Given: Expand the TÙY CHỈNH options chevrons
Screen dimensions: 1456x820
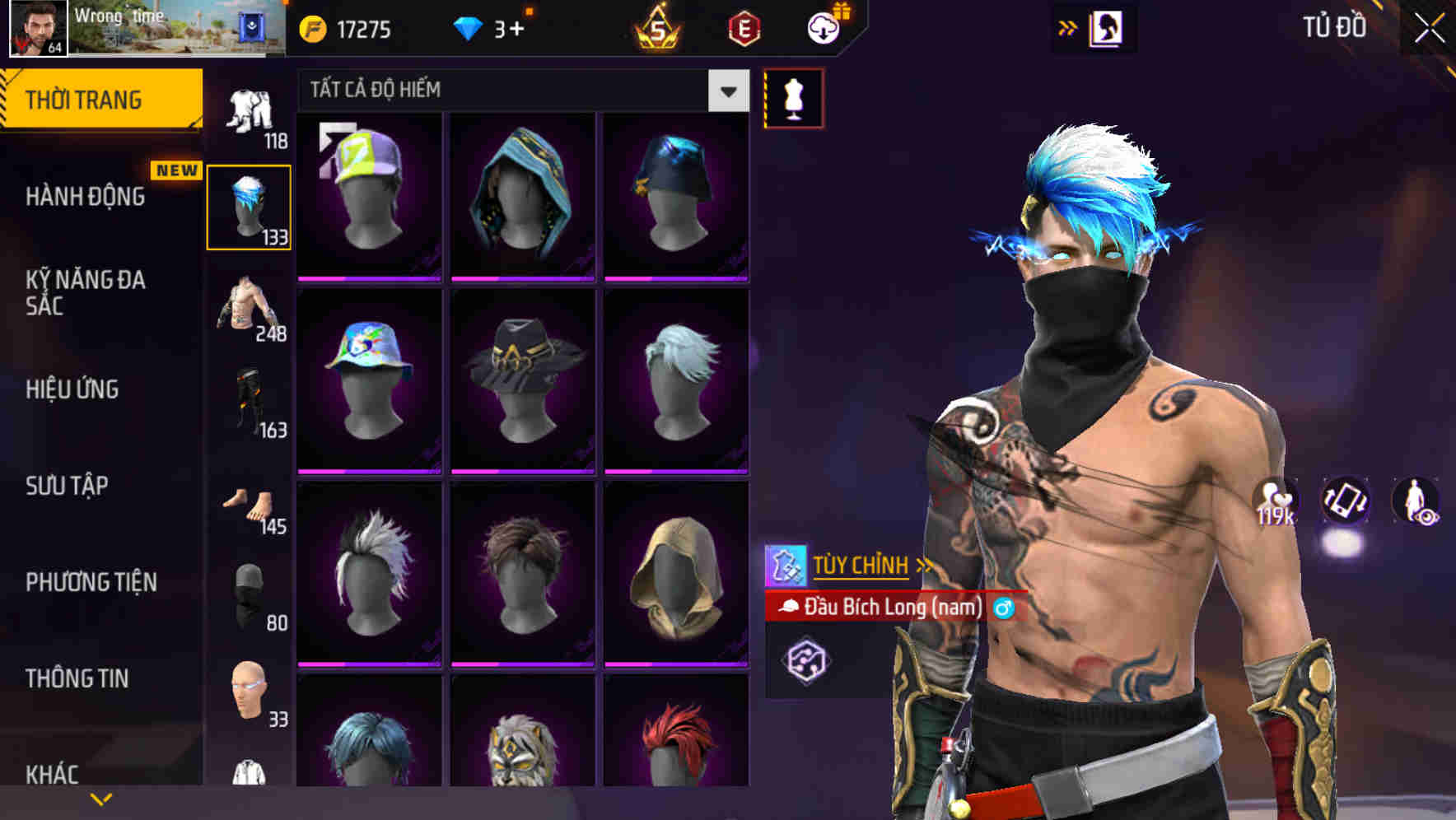Looking at the screenshot, I should pyautogui.click(x=924, y=566).
